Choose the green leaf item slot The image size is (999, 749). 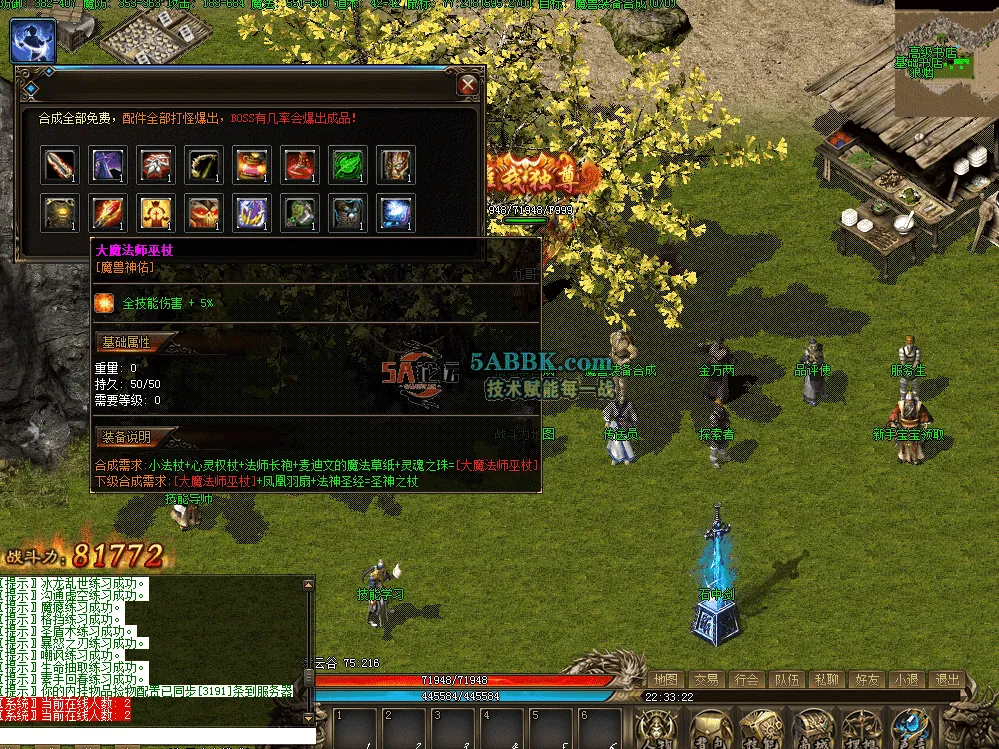348,165
